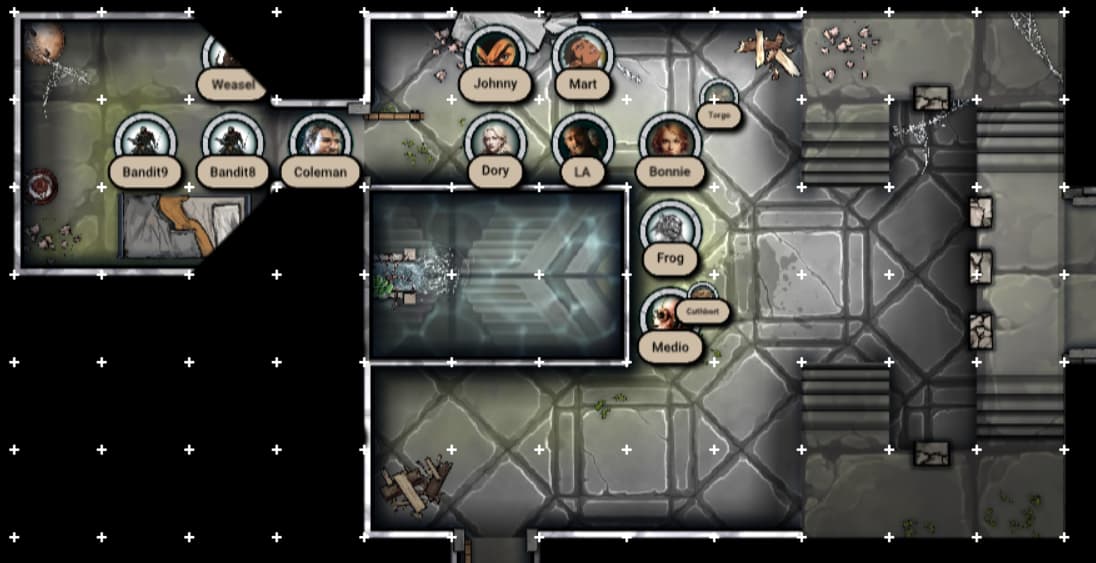This screenshot has width=1096, height=563.
Task: Select Johnny's token
Action: point(494,54)
